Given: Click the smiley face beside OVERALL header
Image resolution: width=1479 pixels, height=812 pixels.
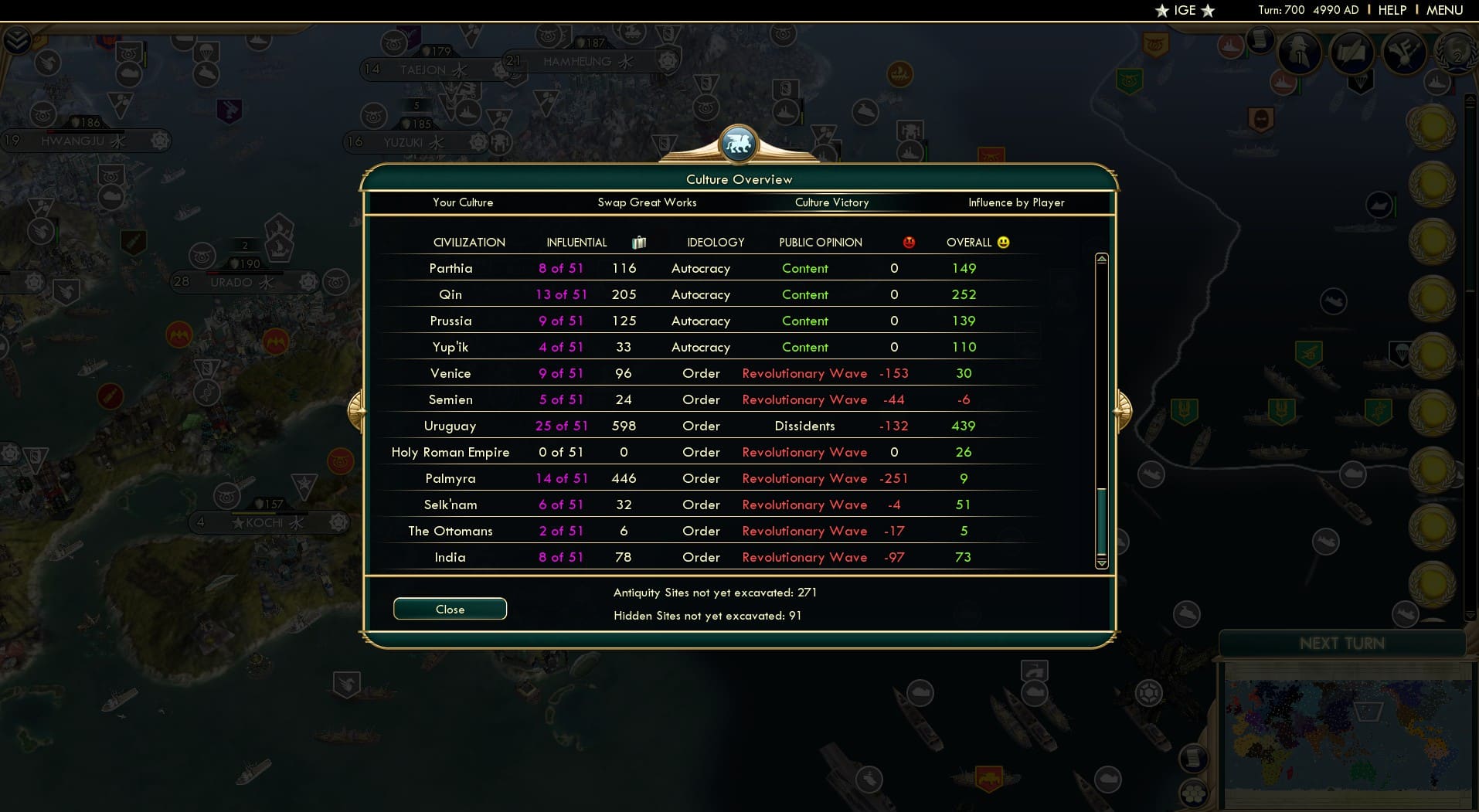Looking at the screenshot, I should 1002,242.
